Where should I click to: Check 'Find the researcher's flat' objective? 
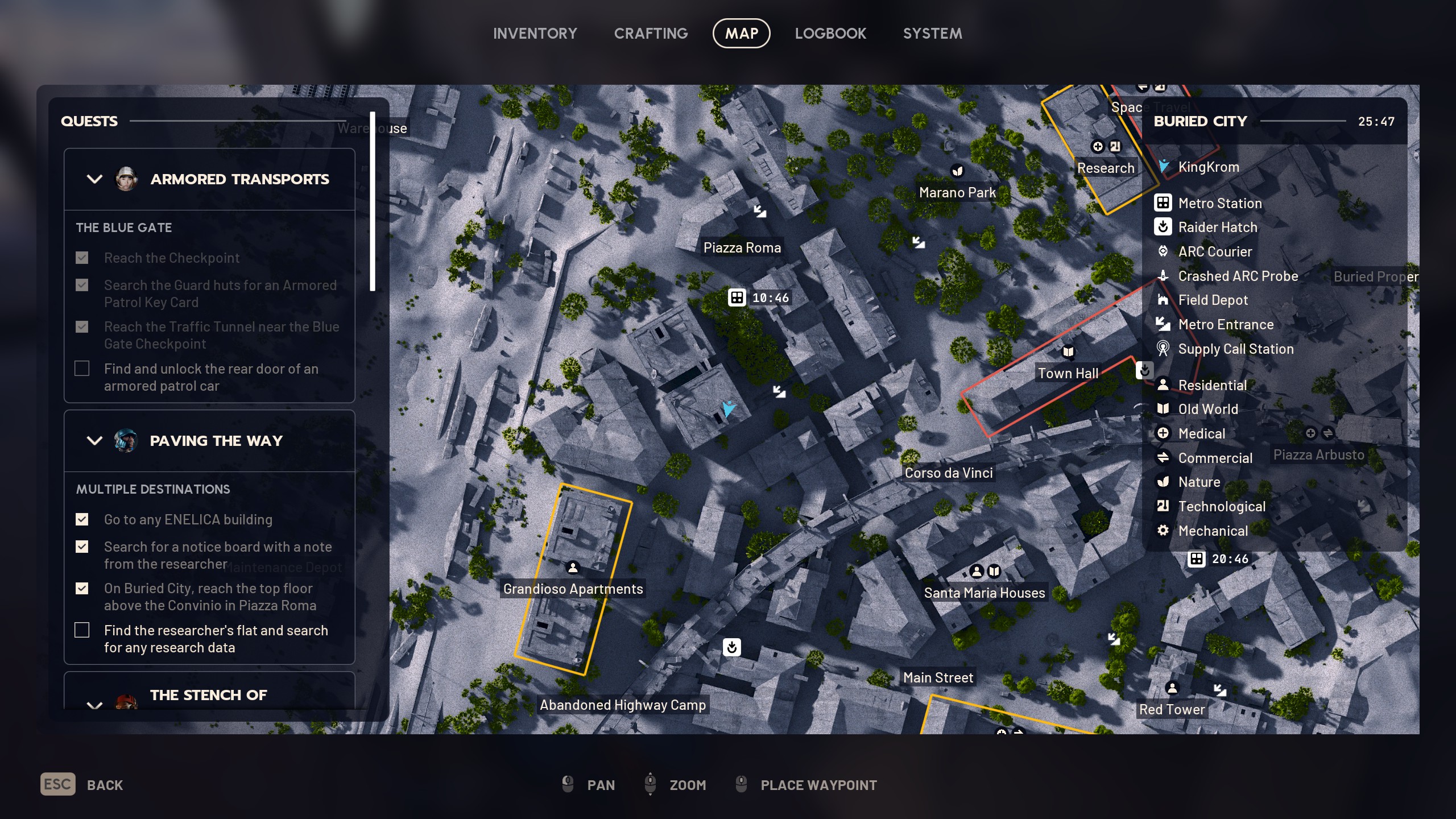(82, 630)
